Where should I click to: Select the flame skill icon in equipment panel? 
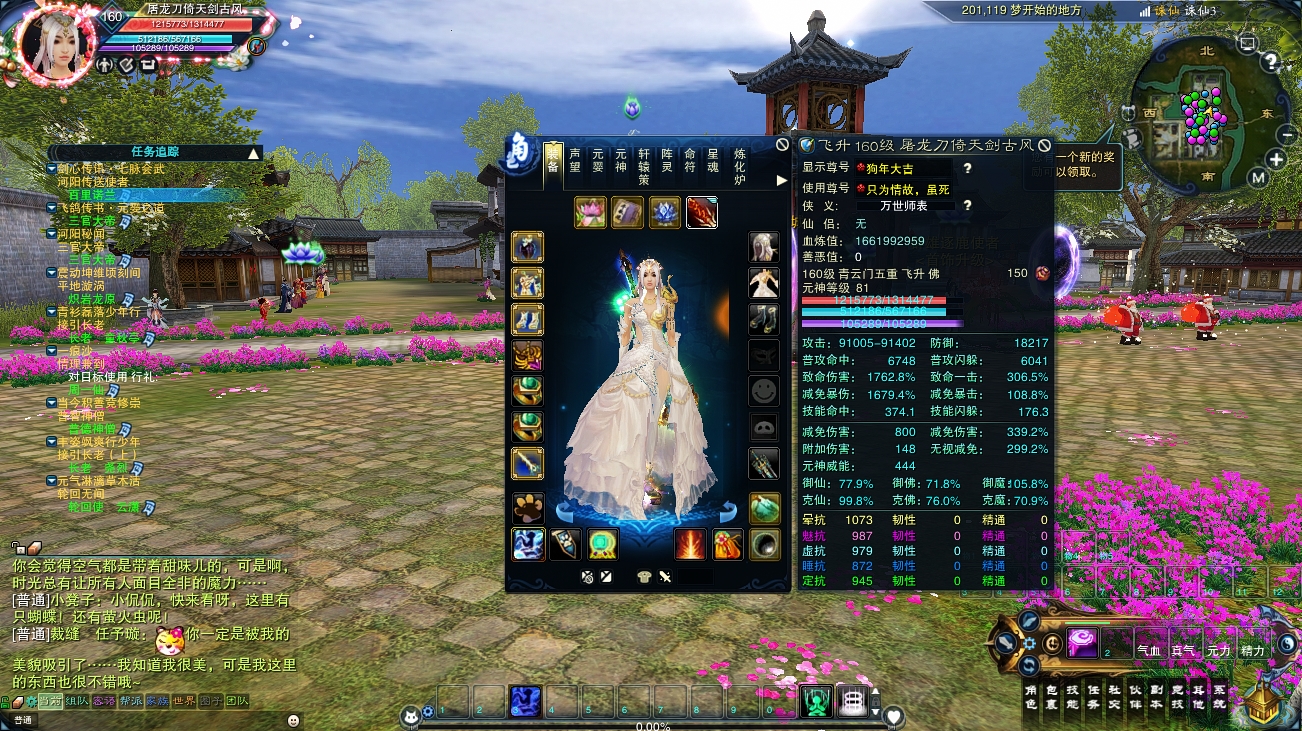pyautogui.click(x=690, y=545)
